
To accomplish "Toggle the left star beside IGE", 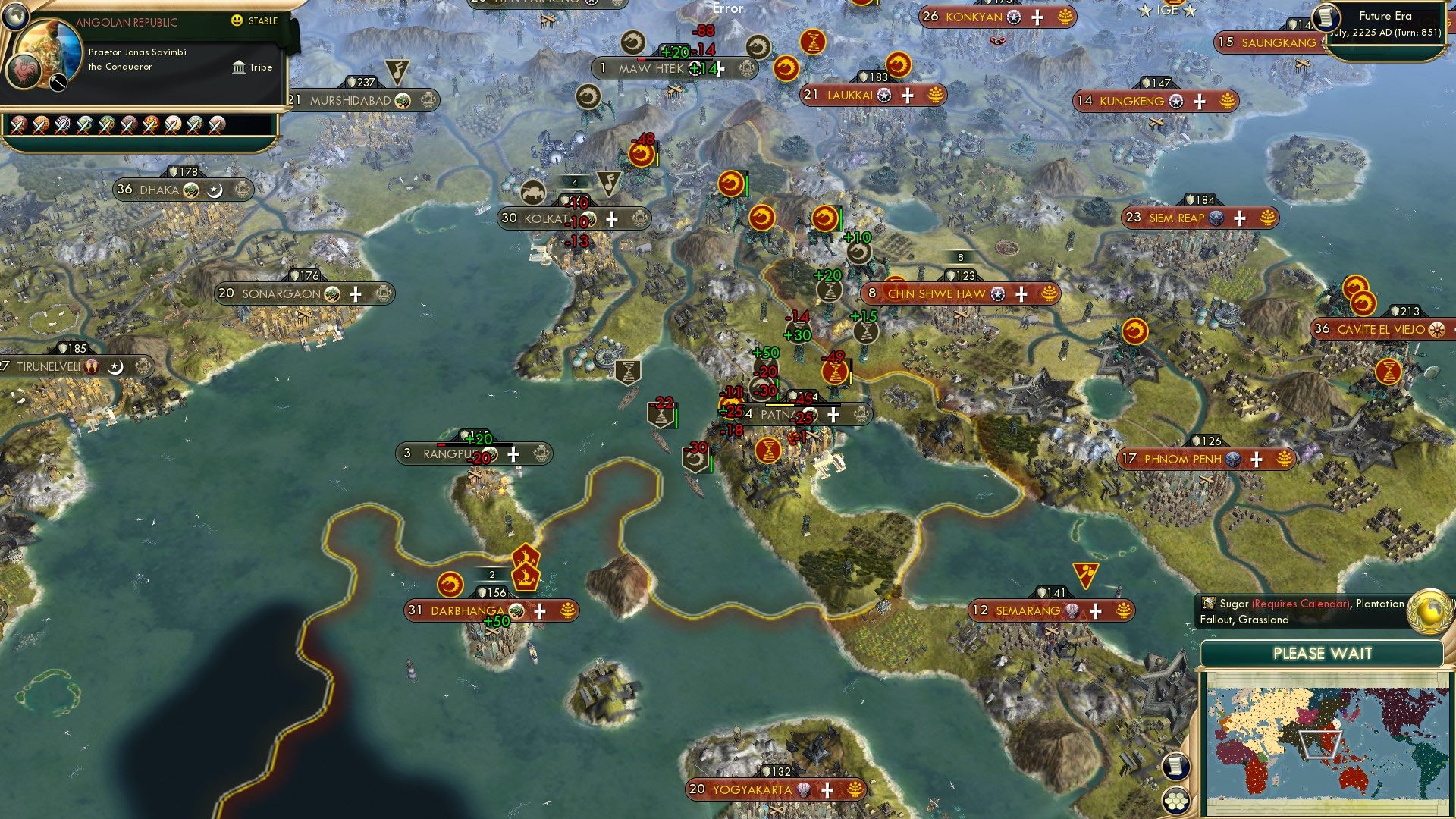I will click(x=1145, y=10).
